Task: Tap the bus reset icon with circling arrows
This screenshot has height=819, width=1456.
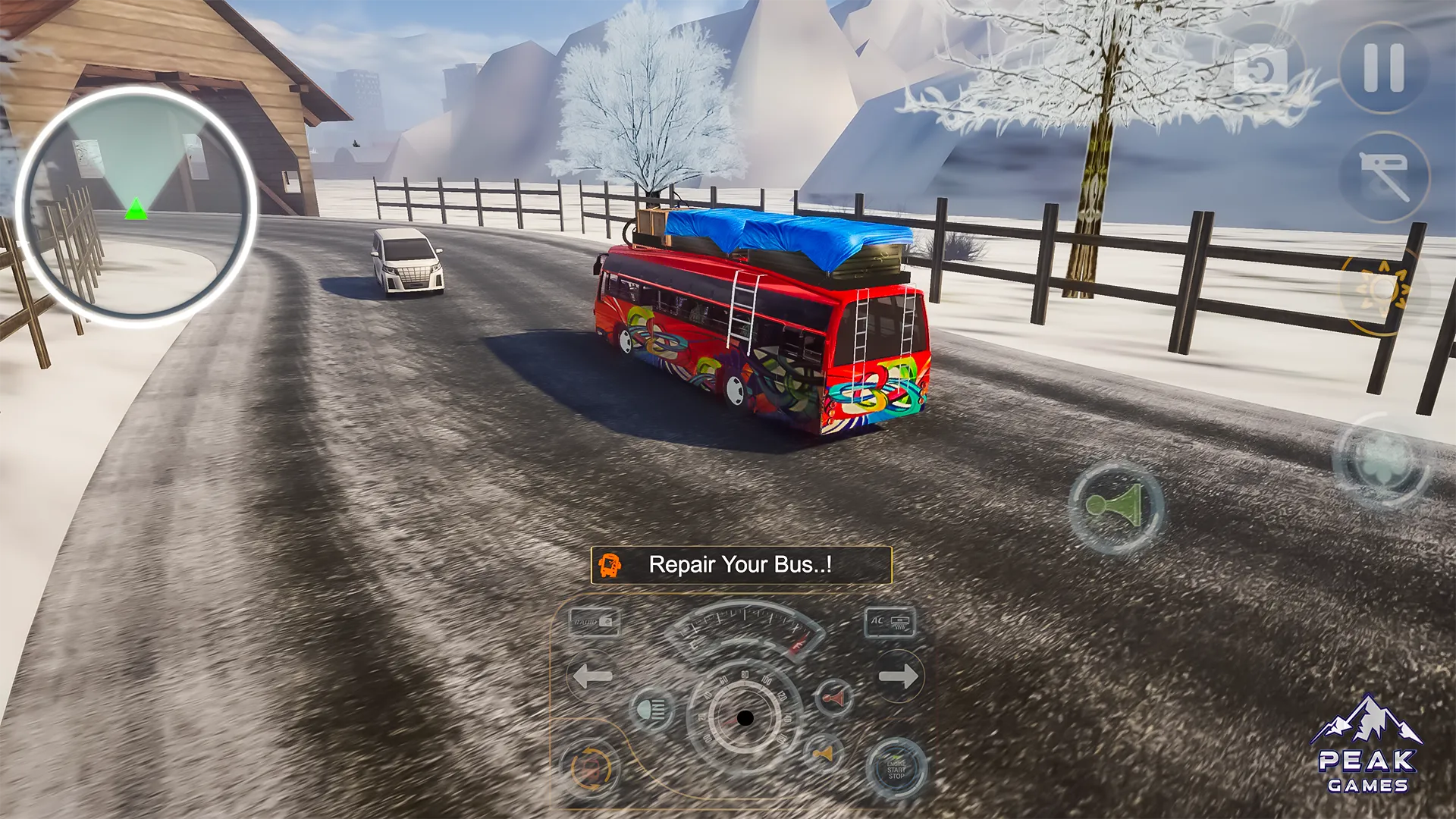Action: (590, 768)
